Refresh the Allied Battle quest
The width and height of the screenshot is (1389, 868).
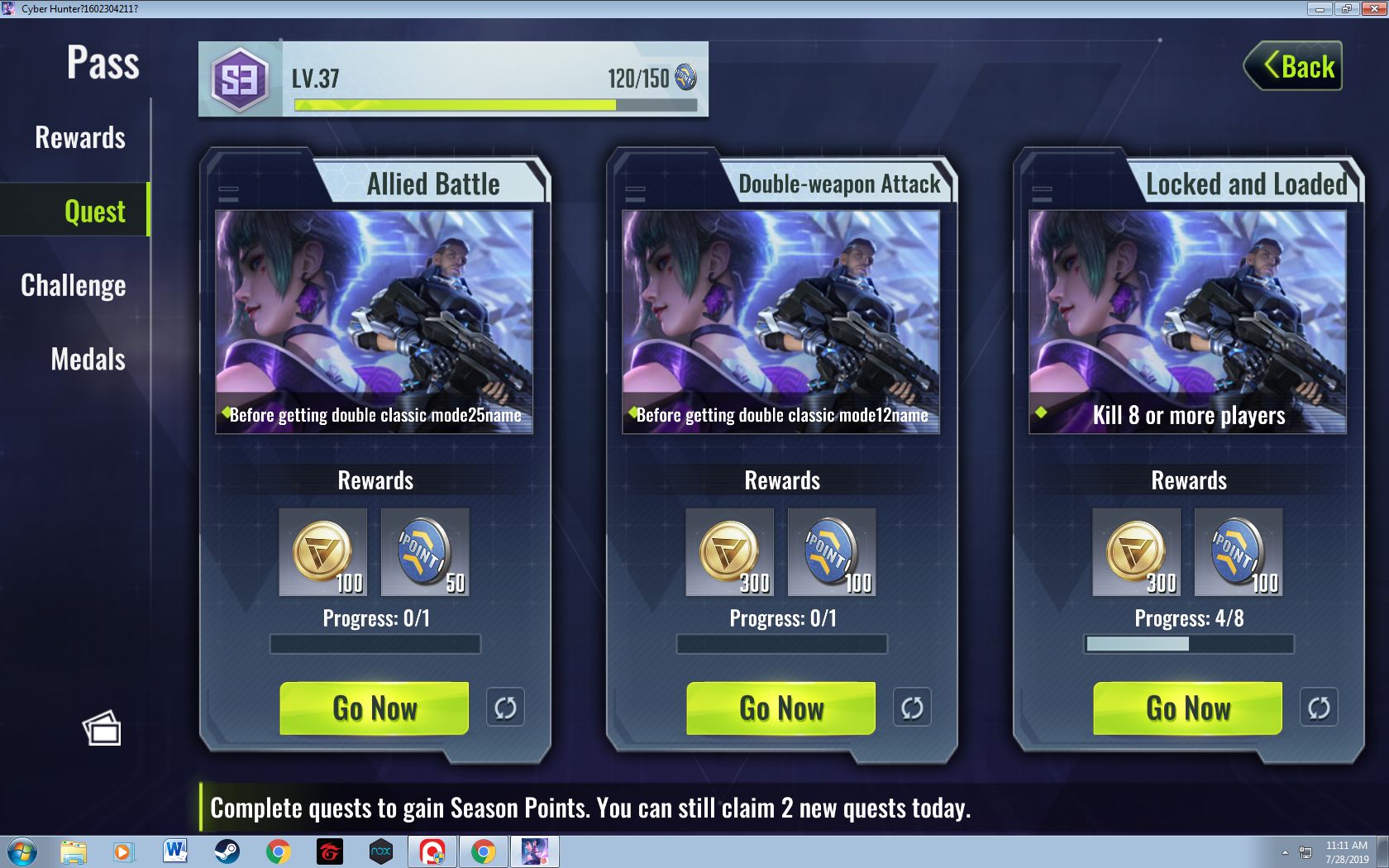pos(506,708)
